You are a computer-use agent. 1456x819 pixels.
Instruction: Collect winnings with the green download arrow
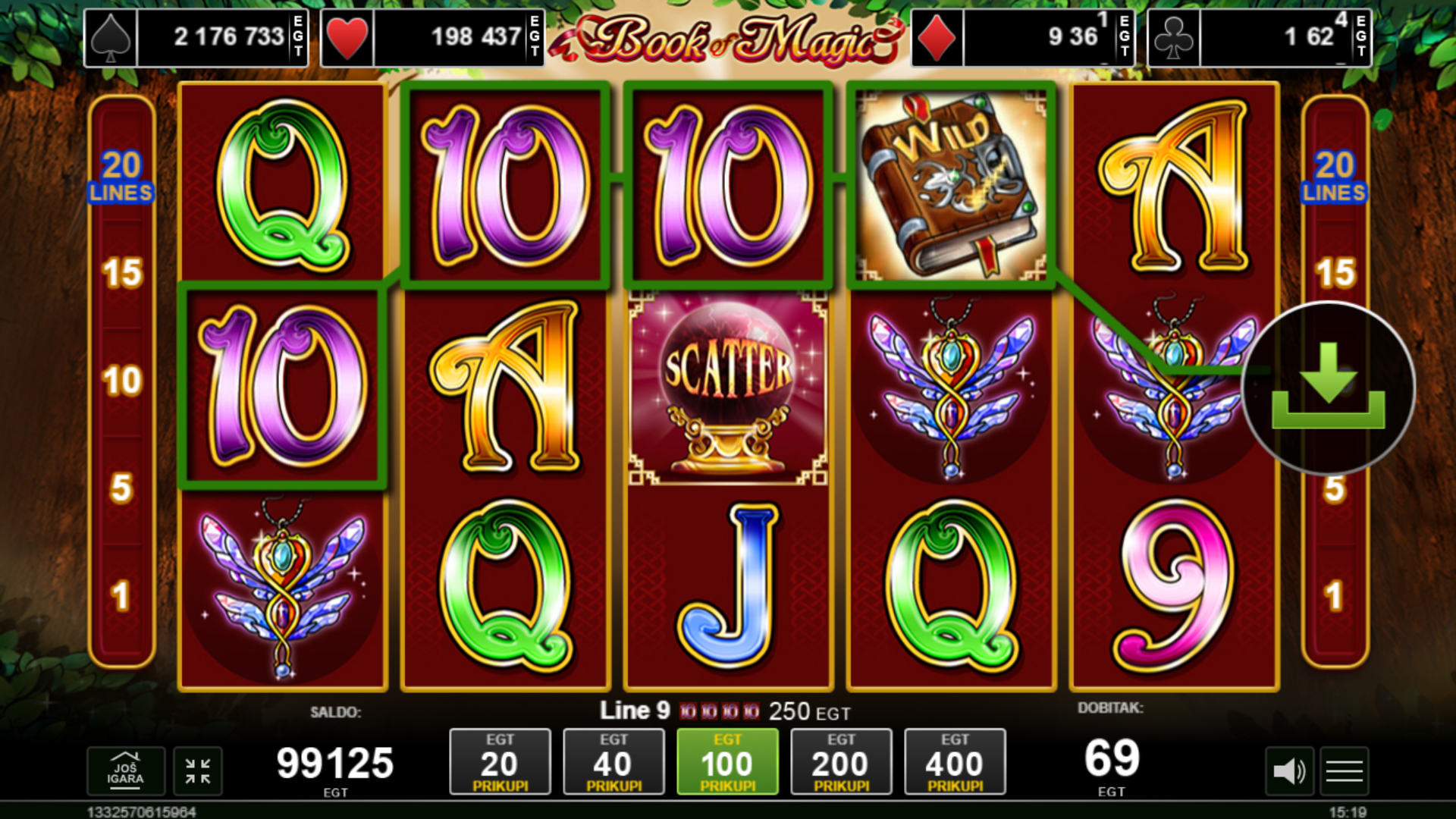pos(1328,388)
